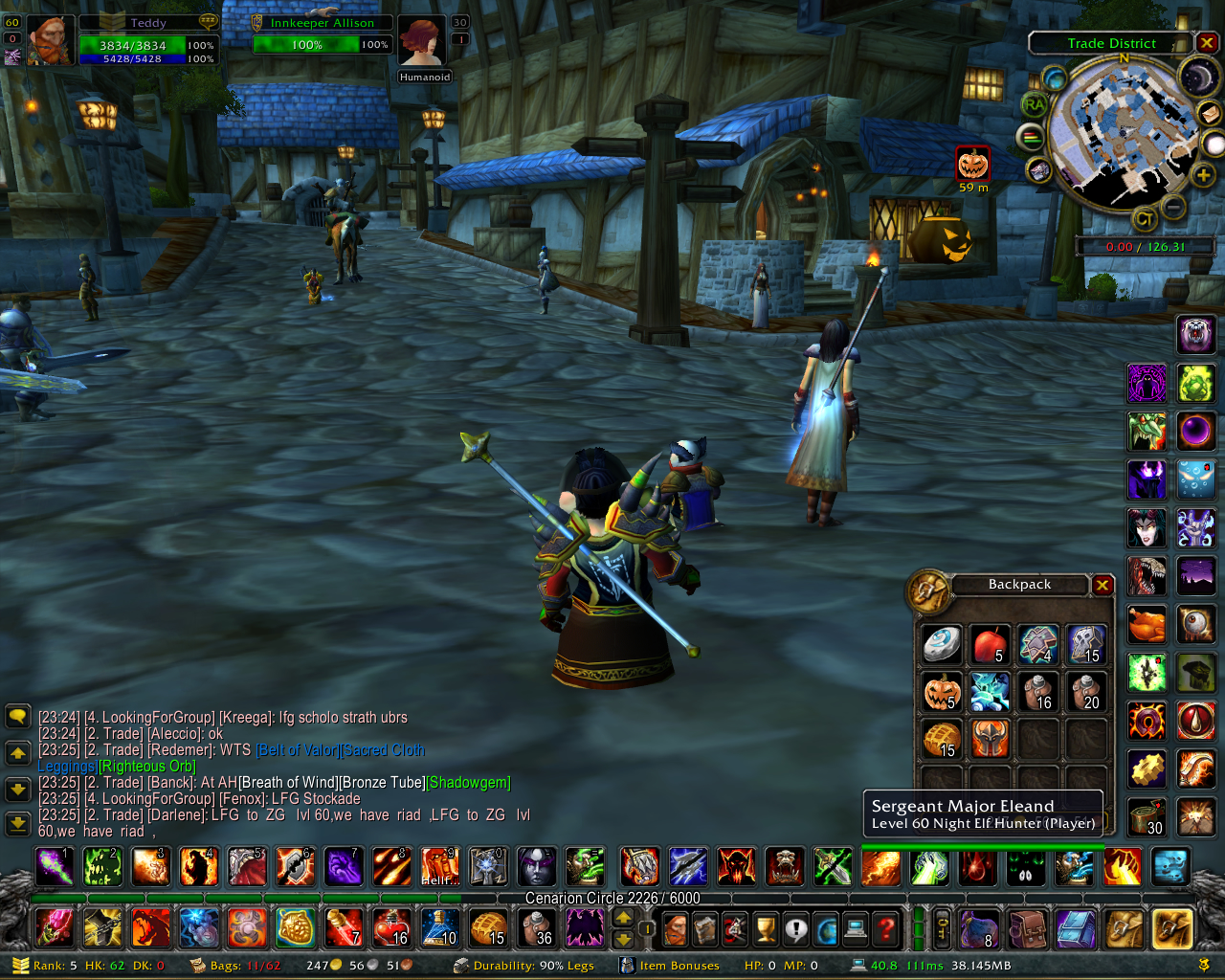Viewport: 1225px width, 980px height.
Task: Click the Teddy player portrait
Action: [x=49, y=42]
